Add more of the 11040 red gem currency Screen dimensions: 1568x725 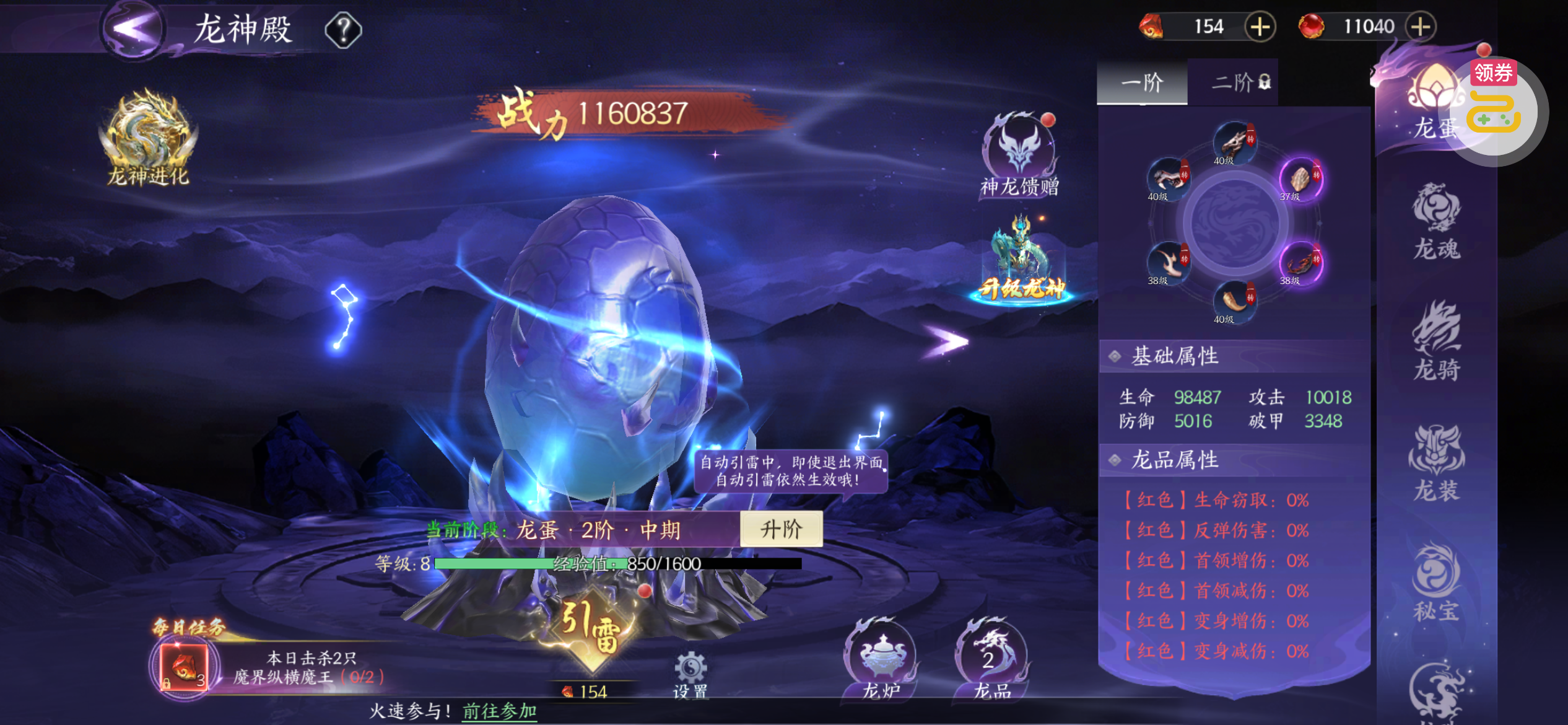[x=1421, y=27]
